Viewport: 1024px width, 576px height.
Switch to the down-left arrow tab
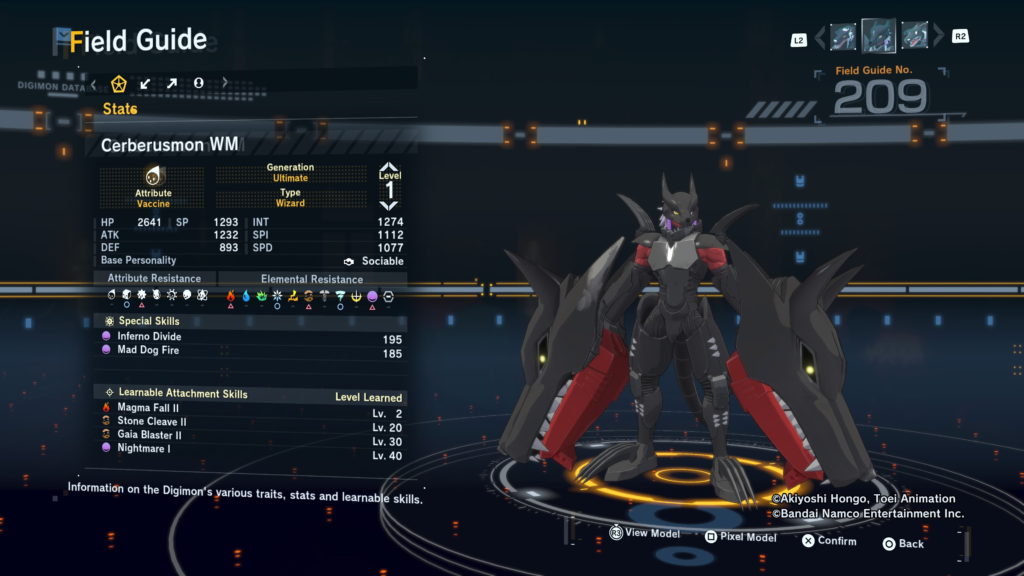pyautogui.click(x=146, y=83)
